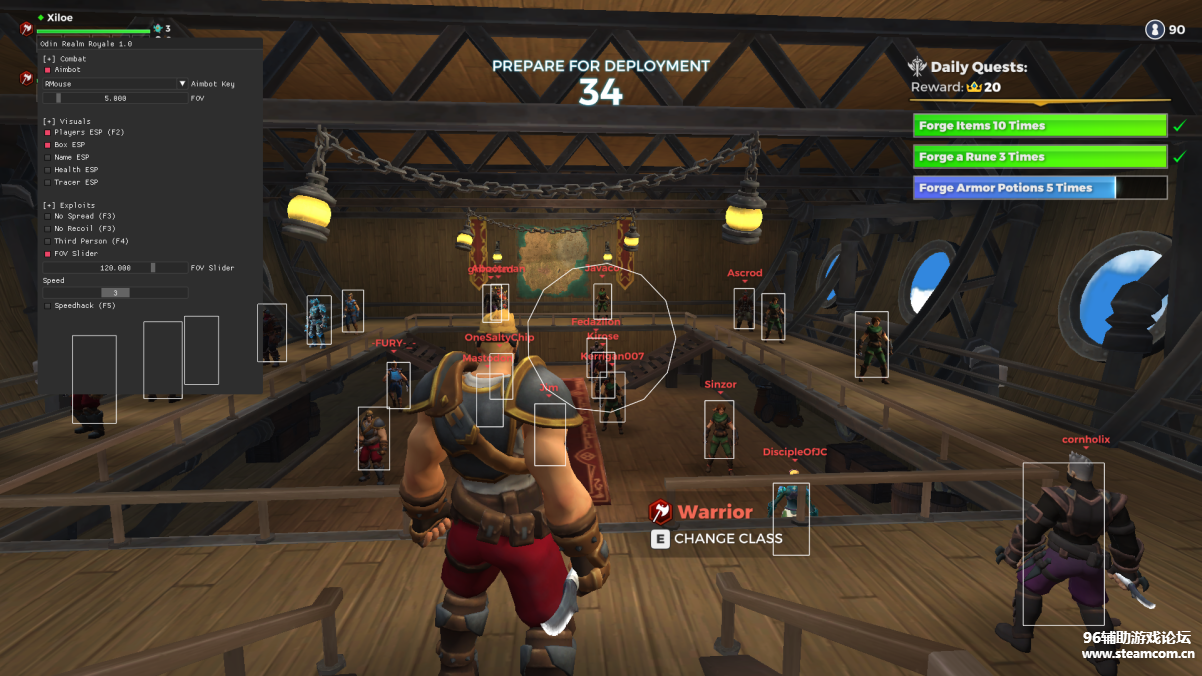The width and height of the screenshot is (1202, 676).
Task: Select the Forge Items 10 Times quest
Action: (1039, 126)
